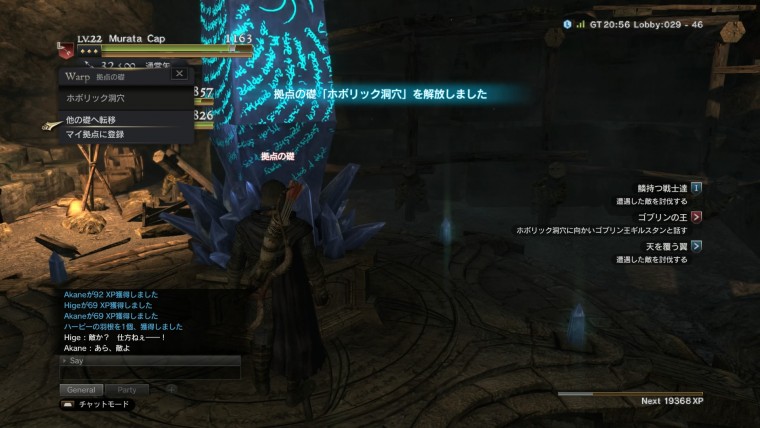Viewport: 760px width, 428px height.
Task: Close the Warp menu window
Action: 180,74
